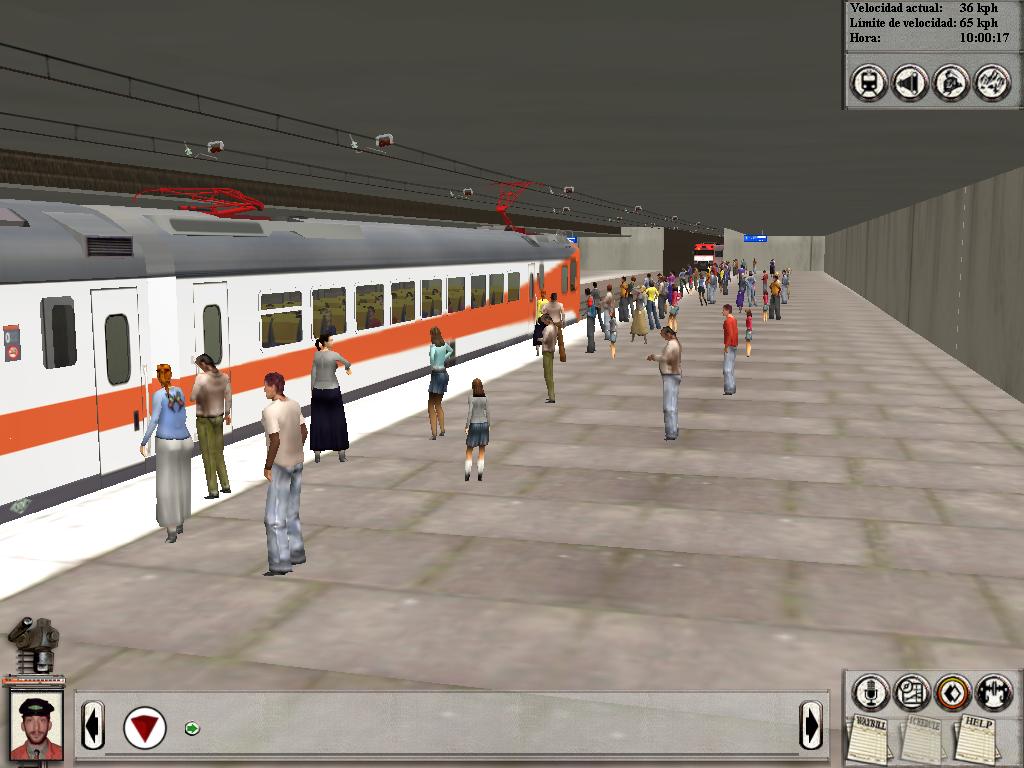This screenshot has height=768, width=1024.
Task: Click the small green arrow button
Action: (192, 728)
